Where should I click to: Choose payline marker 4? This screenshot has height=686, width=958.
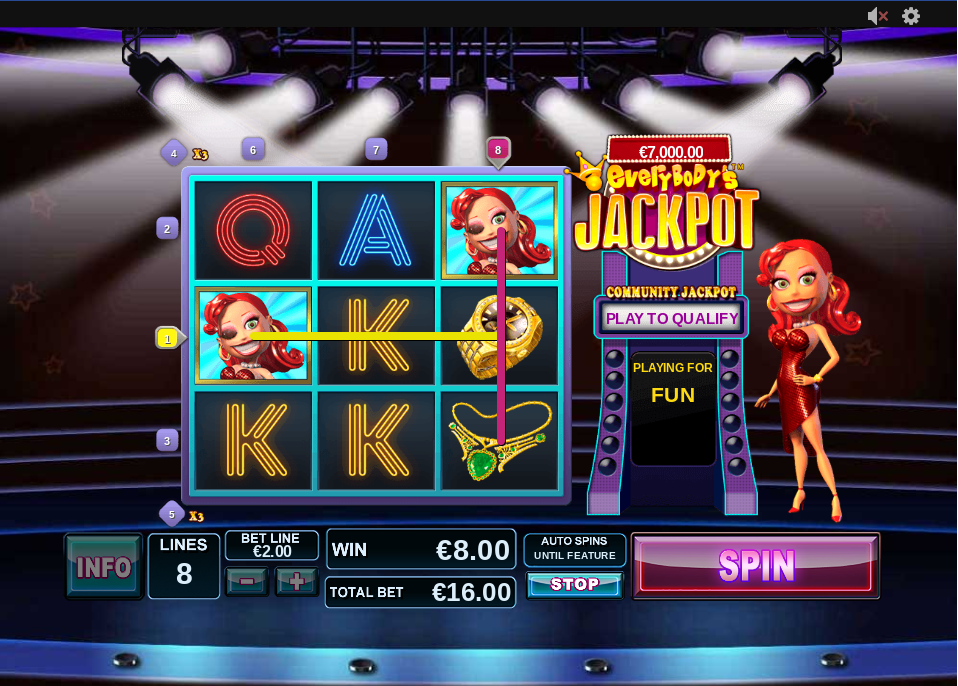pyautogui.click(x=174, y=153)
